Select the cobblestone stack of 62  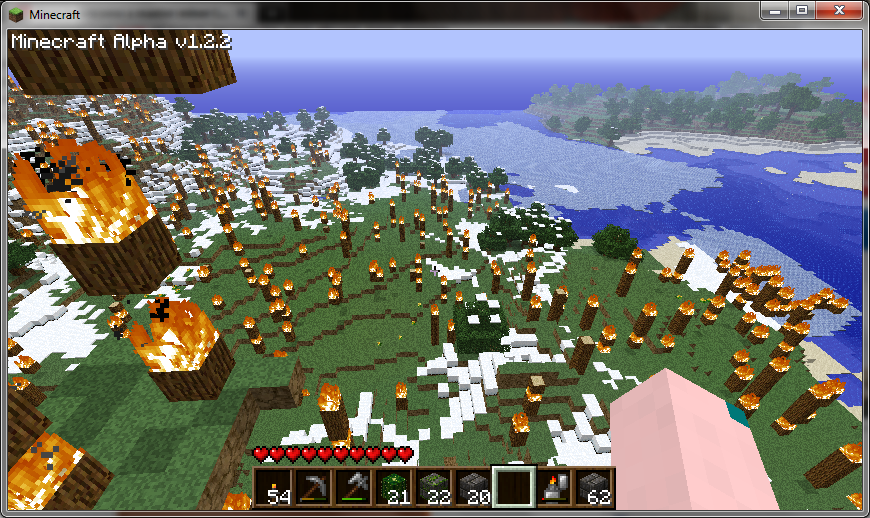pyautogui.click(x=593, y=487)
